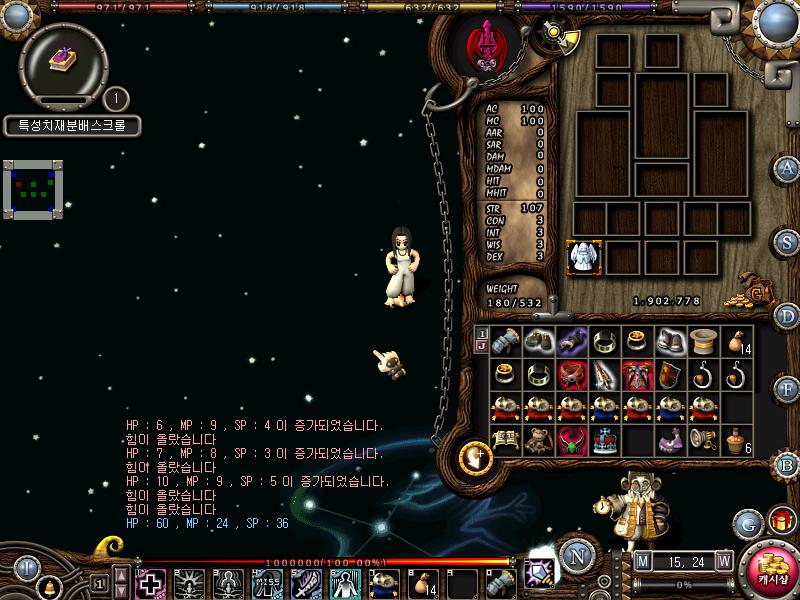The width and height of the screenshot is (800, 600).
Task: Select the blue jeweled crown item
Action: click(605, 441)
